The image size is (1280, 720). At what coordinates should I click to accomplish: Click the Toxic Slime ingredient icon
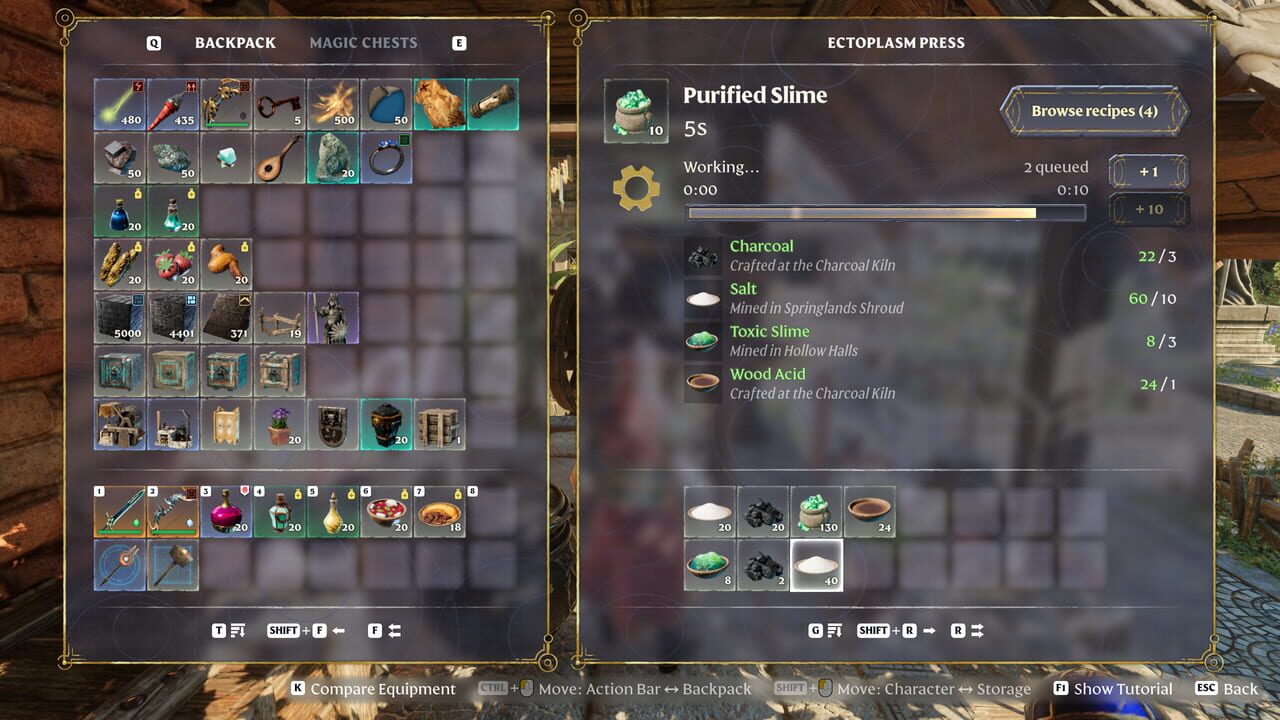click(702, 340)
